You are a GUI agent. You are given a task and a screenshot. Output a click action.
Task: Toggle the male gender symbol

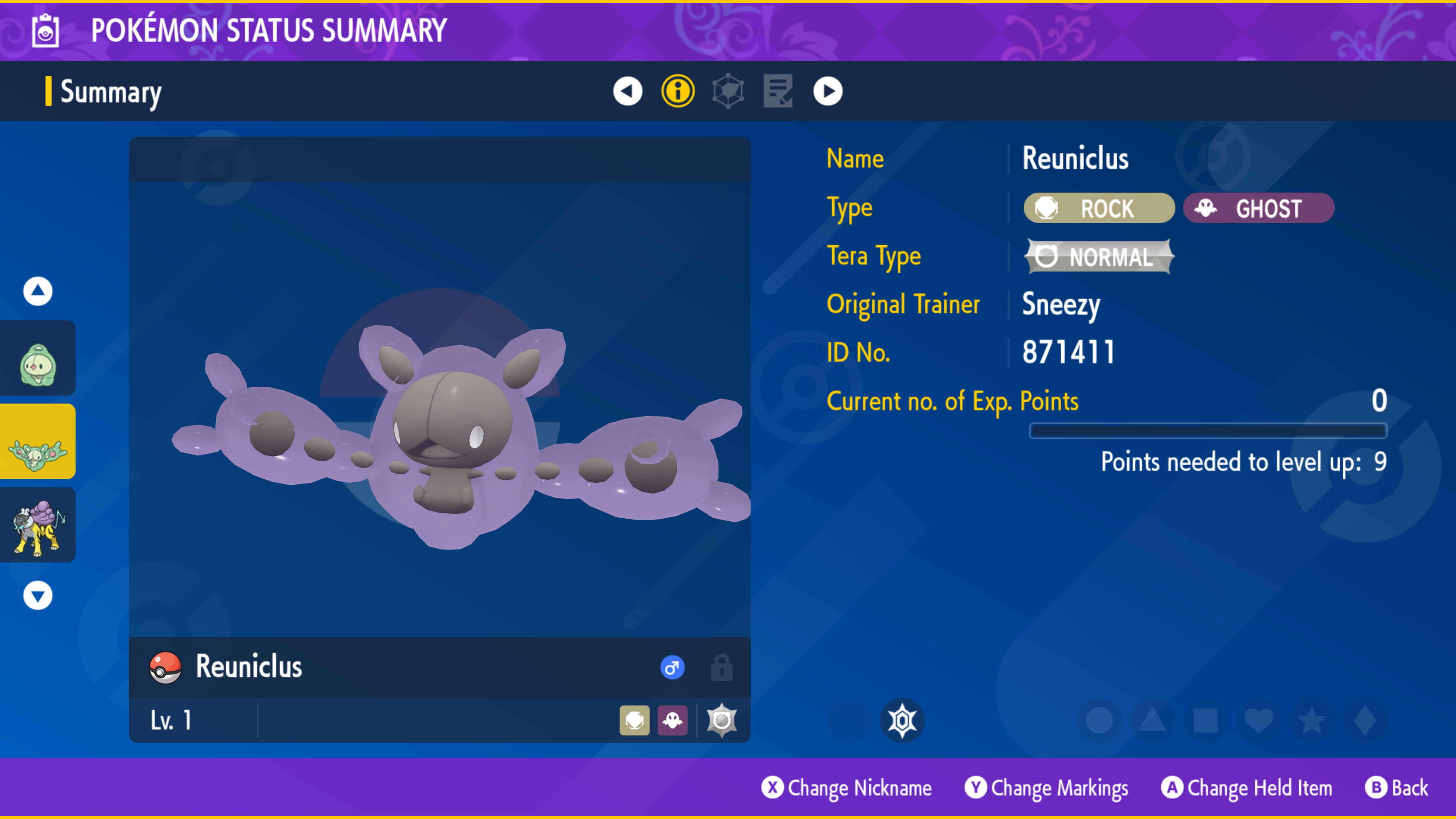coord(673,667)
